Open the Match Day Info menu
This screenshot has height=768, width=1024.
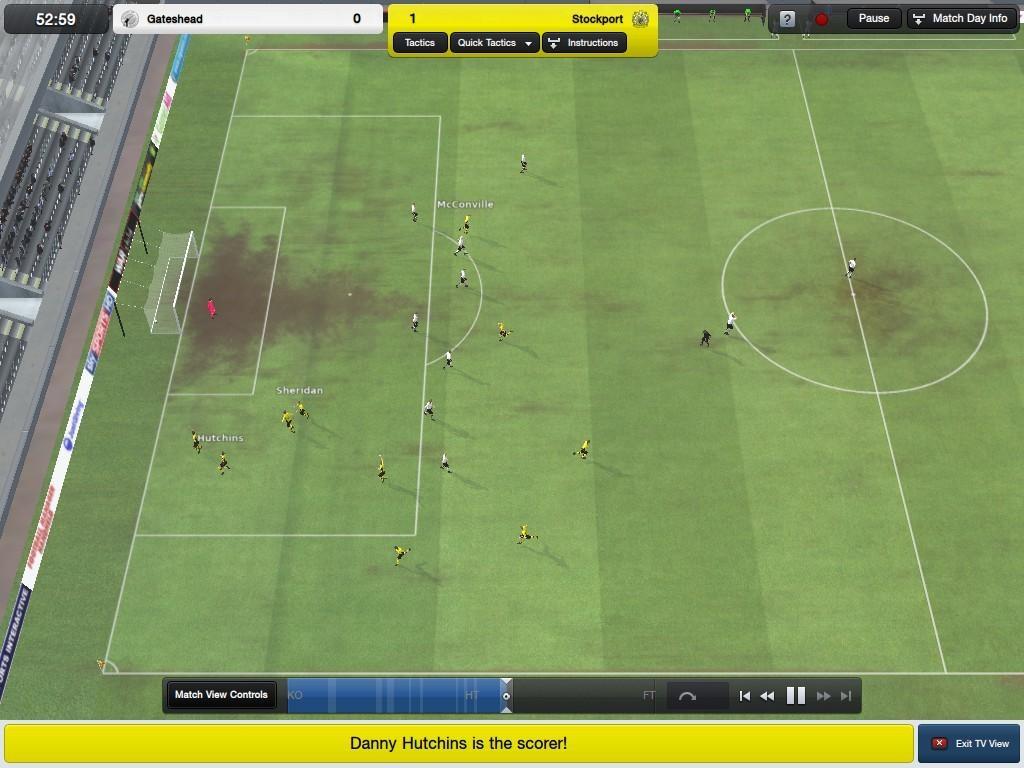point(960,18)
